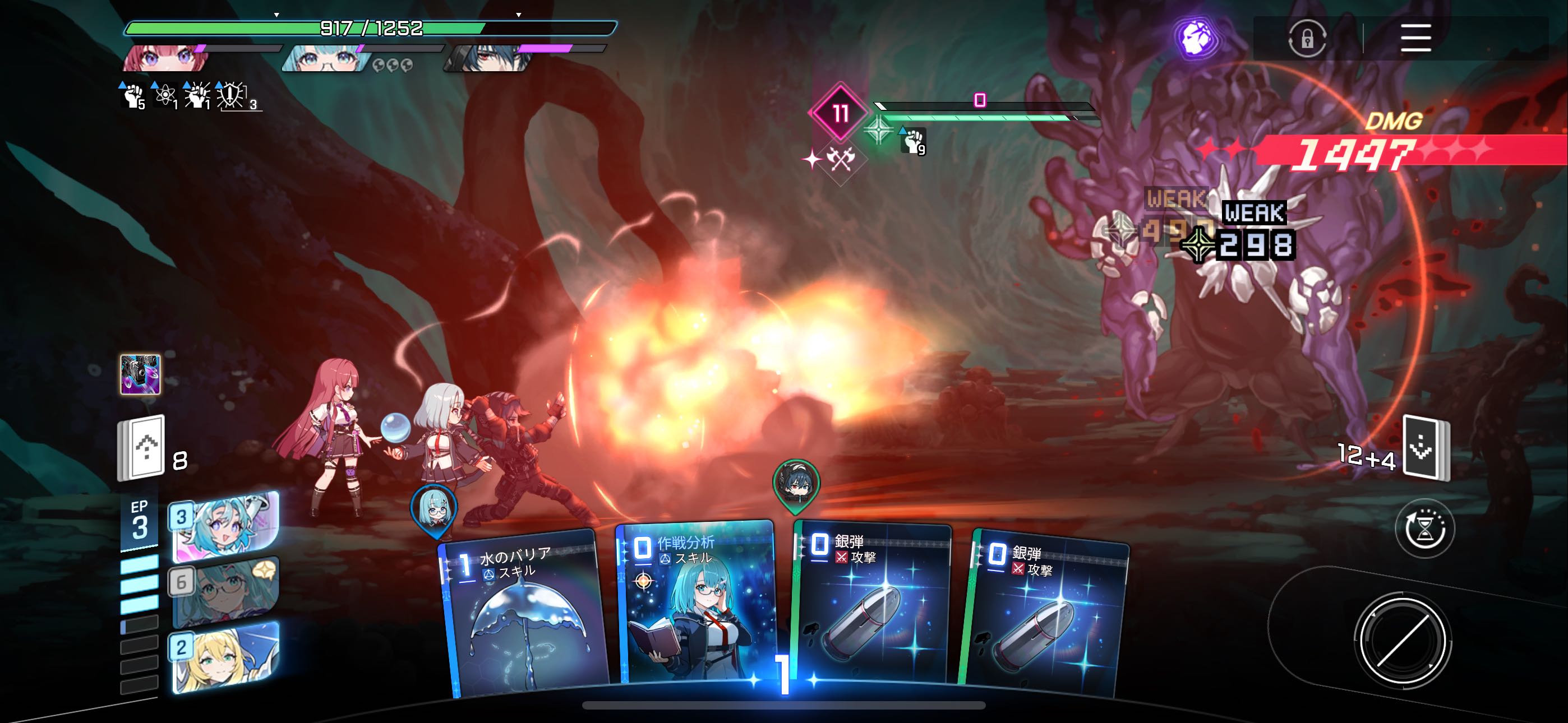Screen dimensions: 1568x723
Task: Use the cost 2 blonde girl skill
Action: [x=225, y=657]
